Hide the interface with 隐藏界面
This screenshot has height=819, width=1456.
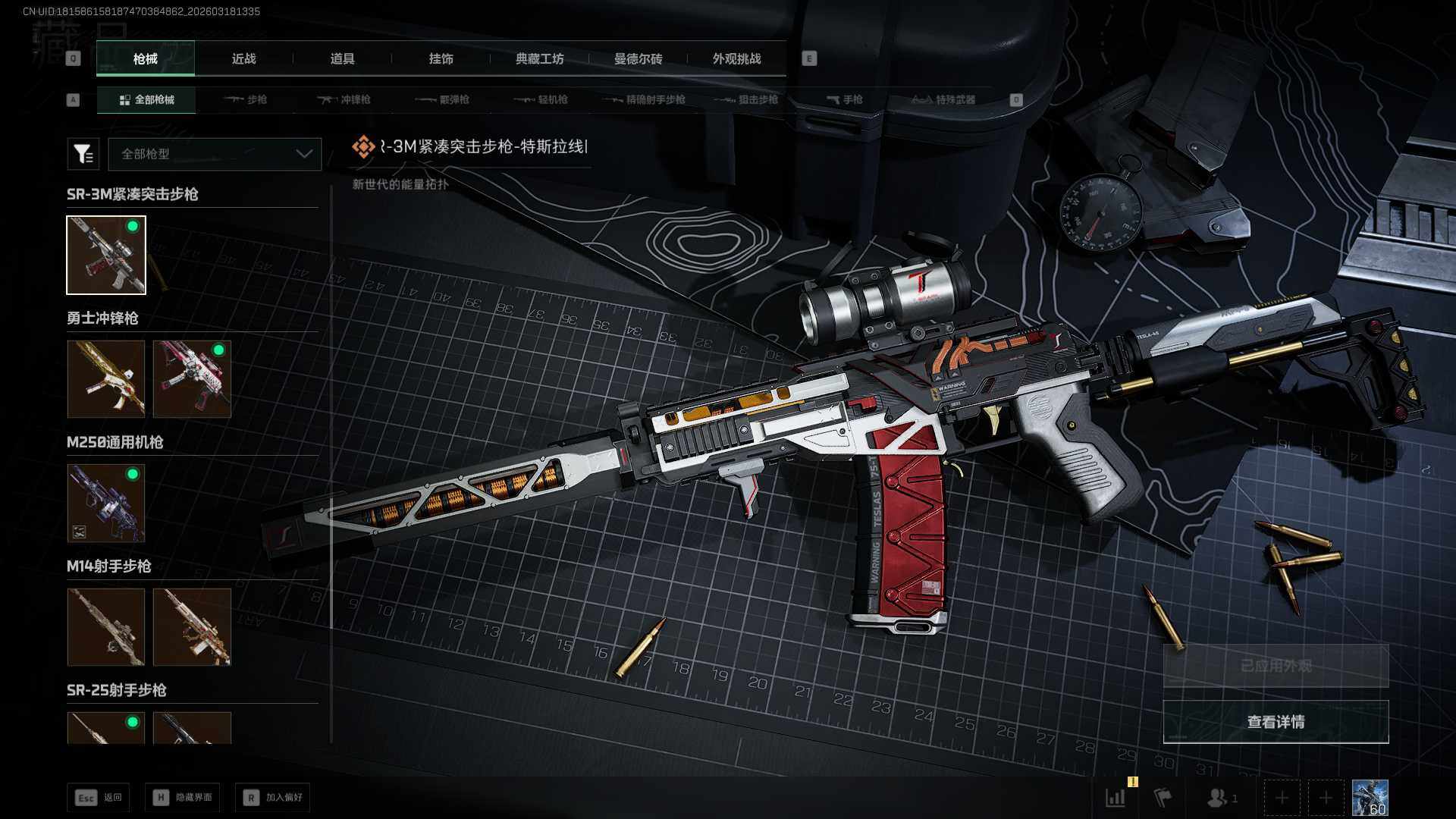(x=183, y=798)
